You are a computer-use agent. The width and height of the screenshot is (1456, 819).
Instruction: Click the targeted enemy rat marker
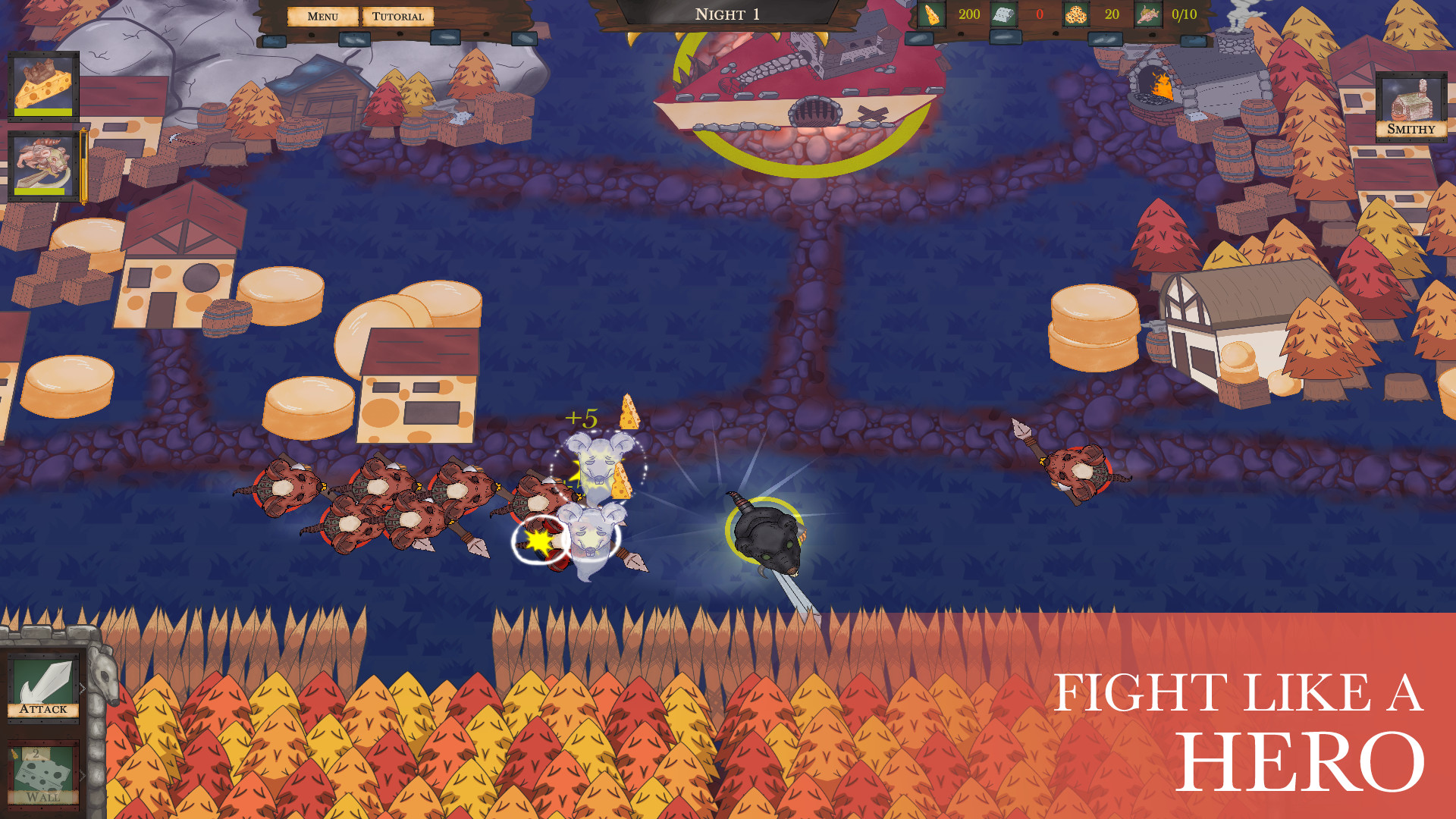pyautogui.click(x=540, y=540)
